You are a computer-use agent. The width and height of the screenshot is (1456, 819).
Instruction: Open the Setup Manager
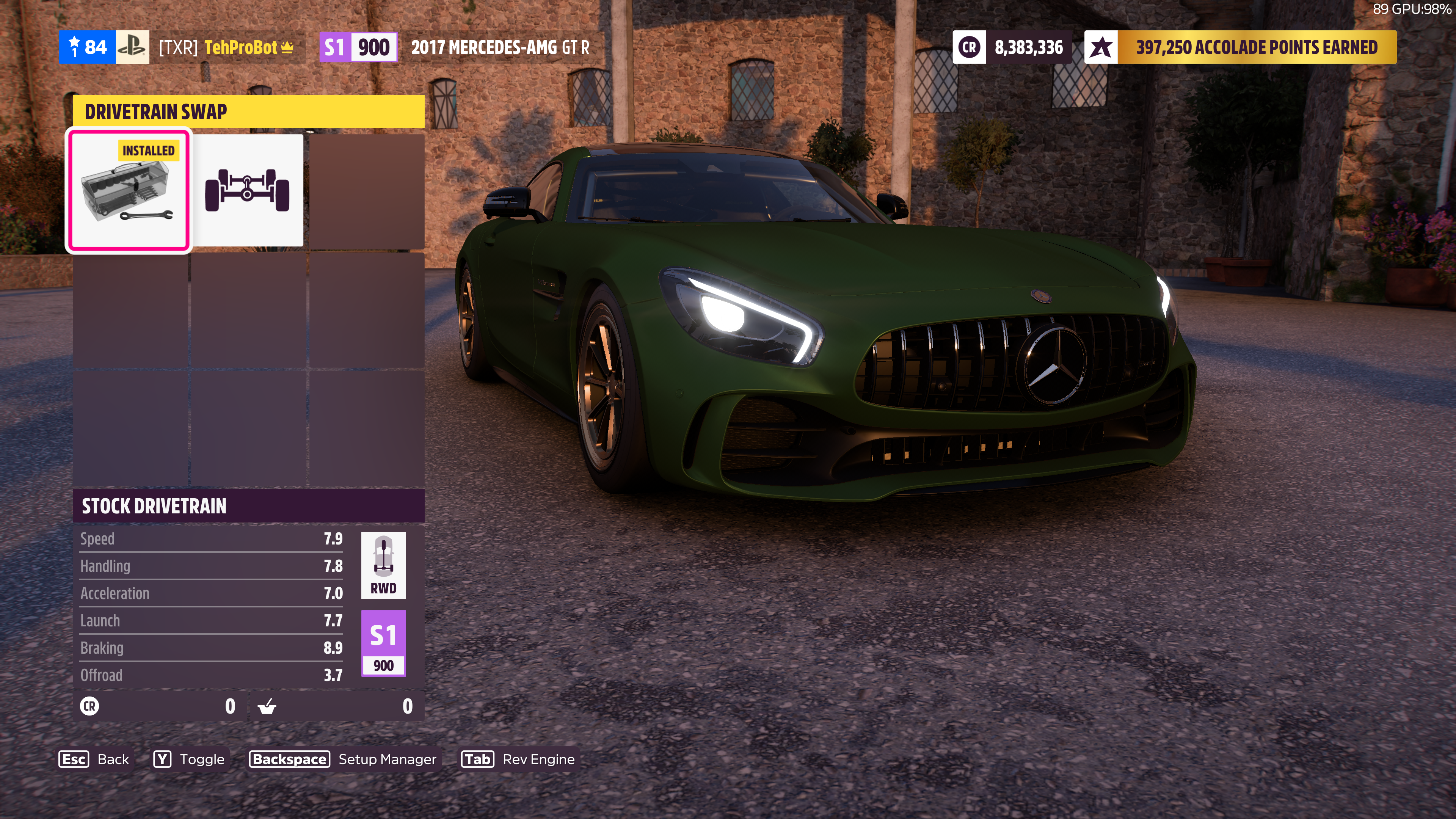[x=344, y=759]
